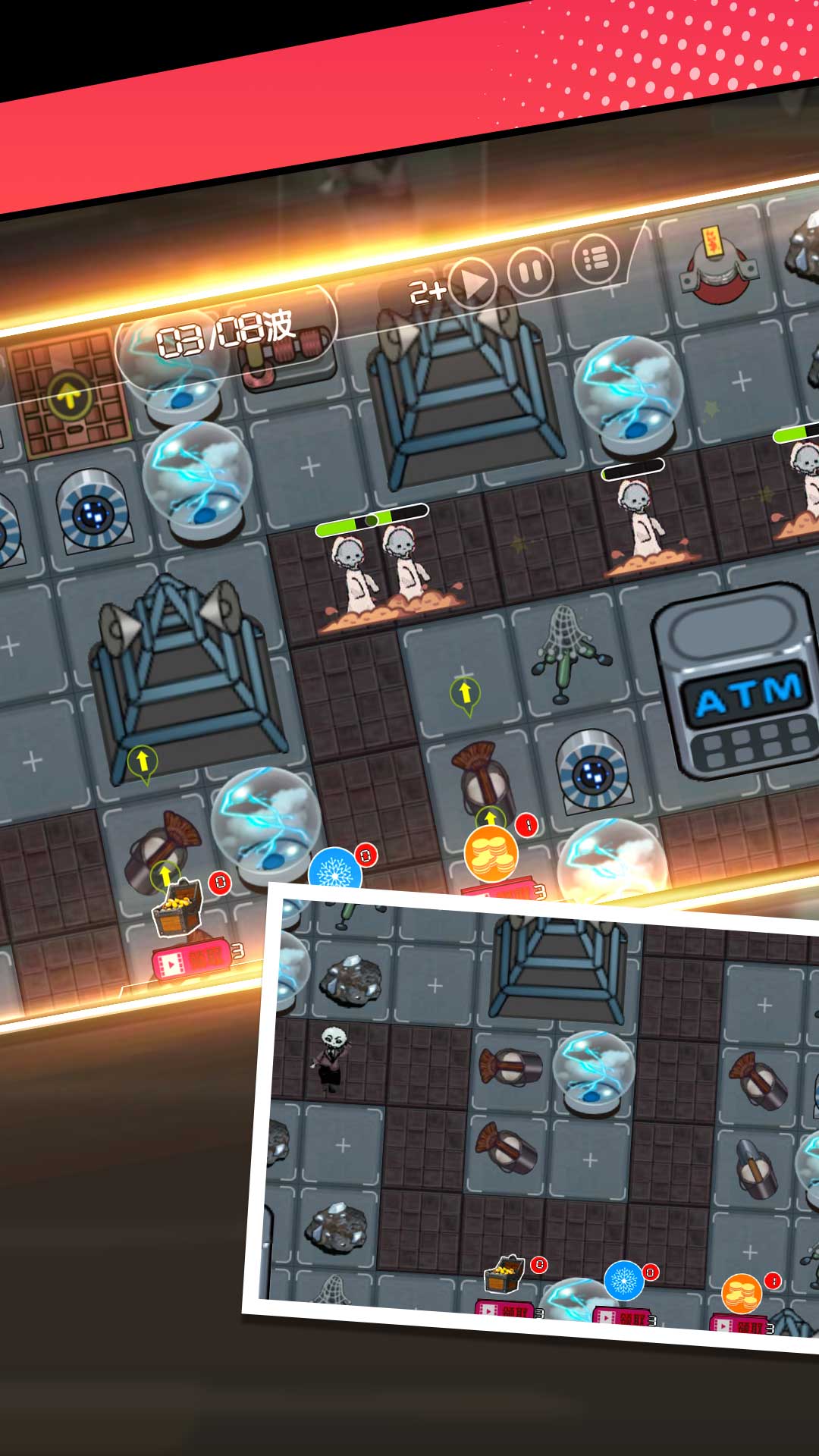Open the list menu button
The width and height of the screenshot is (819, 1456).
pos(595,259)
